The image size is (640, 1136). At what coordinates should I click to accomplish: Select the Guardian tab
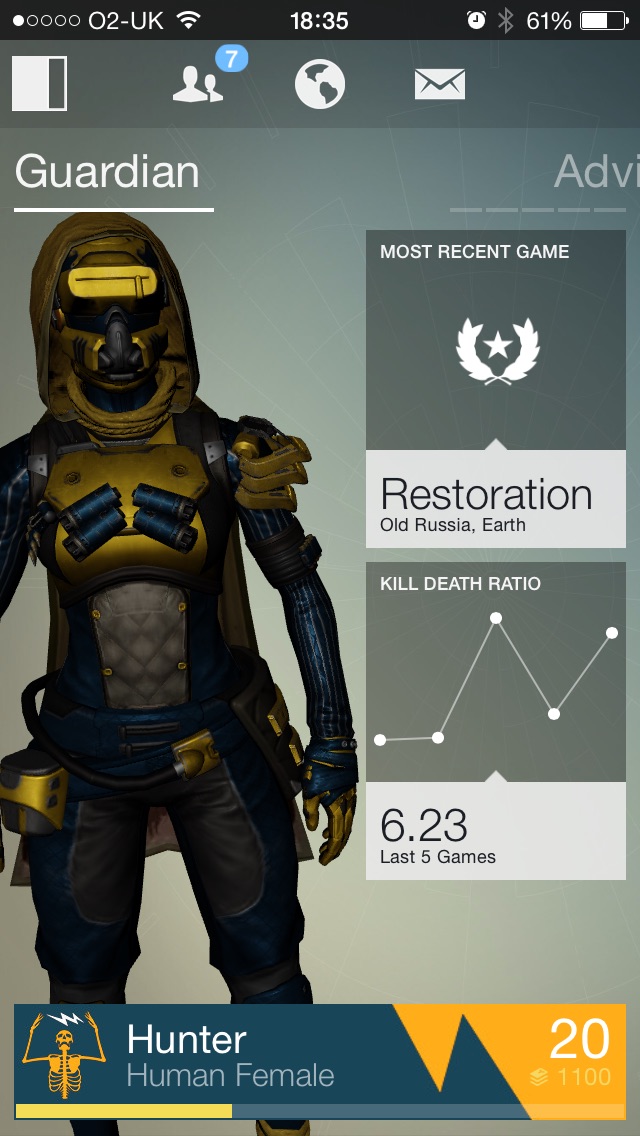(108, 173)
